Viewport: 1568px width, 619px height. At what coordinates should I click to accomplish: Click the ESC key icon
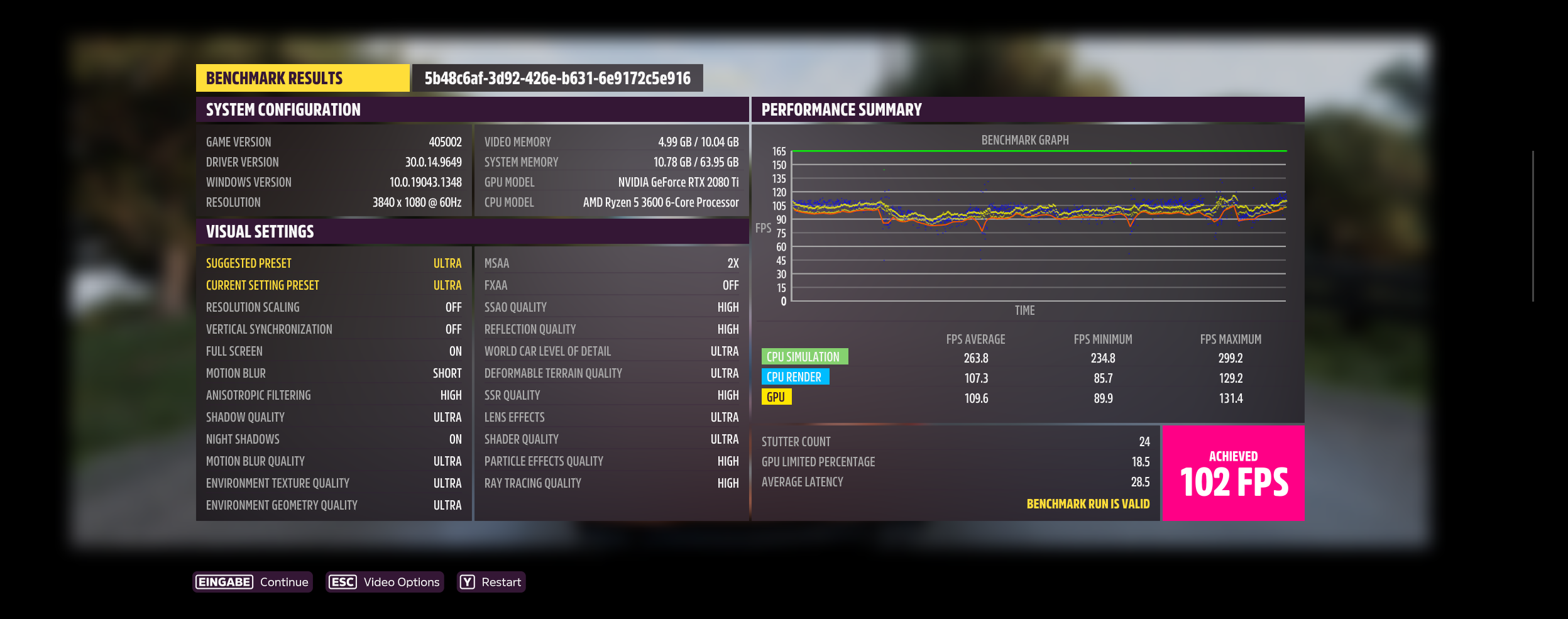[x=343, y=582]
